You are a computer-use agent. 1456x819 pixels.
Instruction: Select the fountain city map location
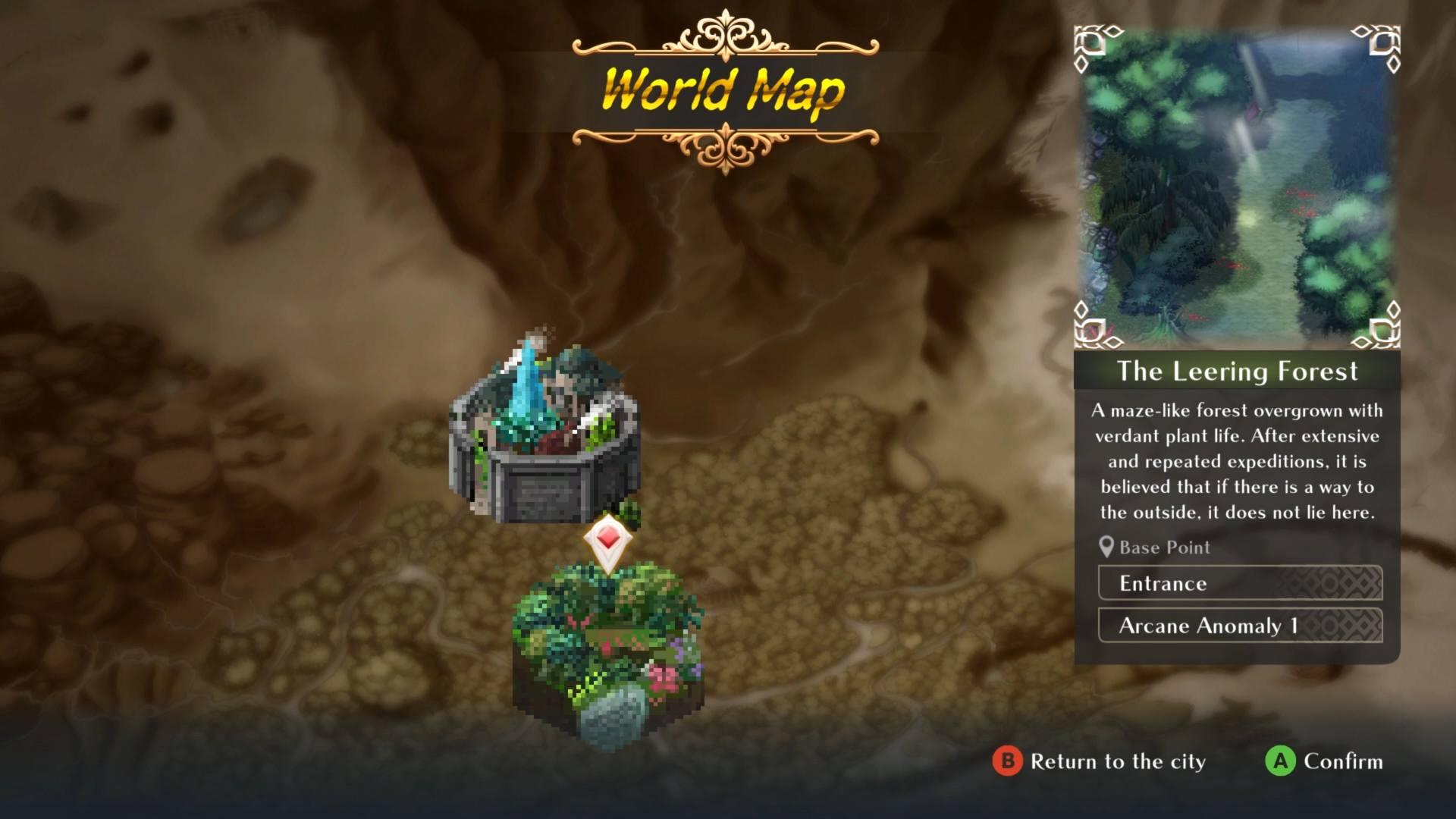544,432
